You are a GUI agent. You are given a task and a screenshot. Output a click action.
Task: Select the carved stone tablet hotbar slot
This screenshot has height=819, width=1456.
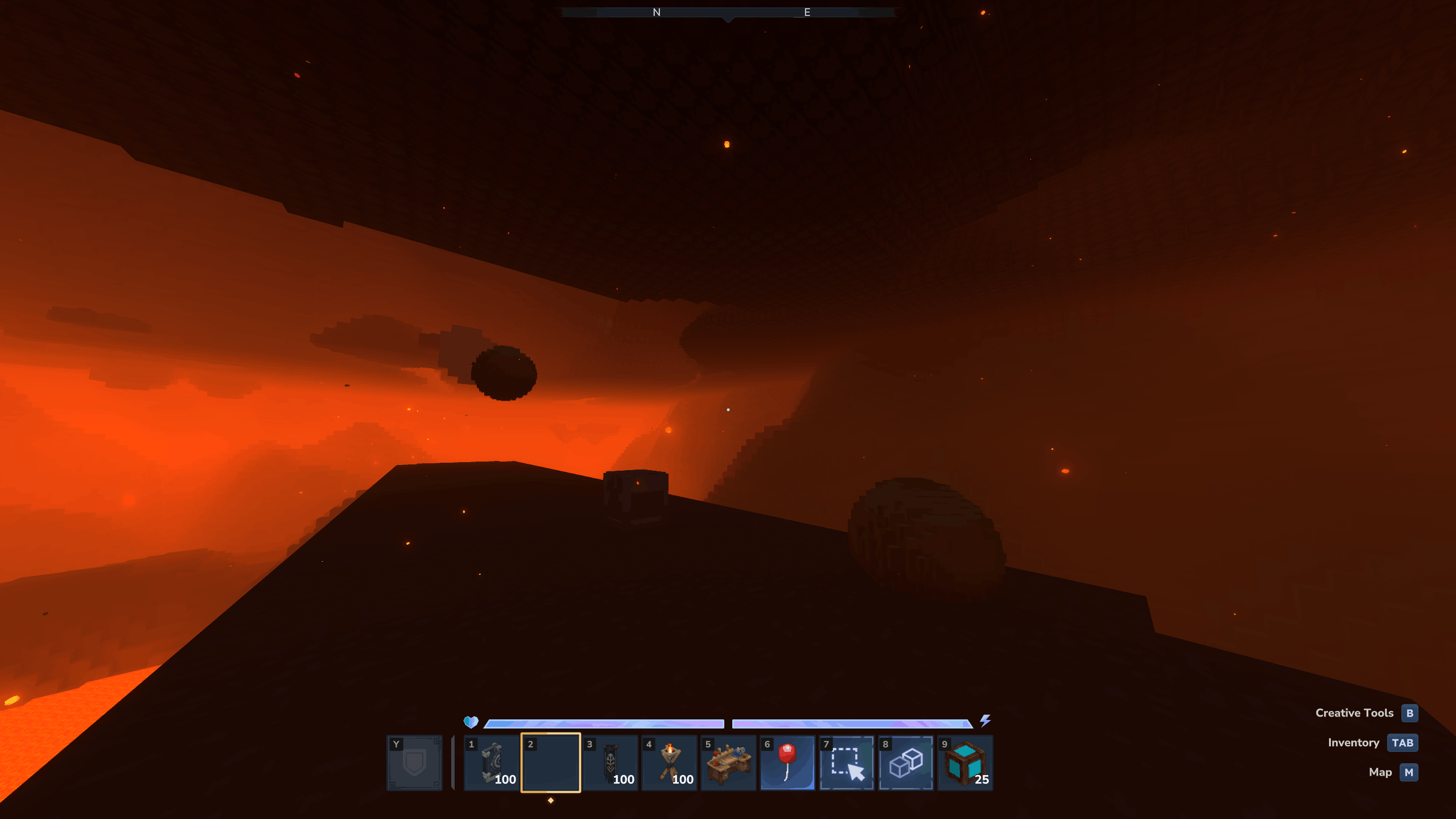click(x=492, y=762)
